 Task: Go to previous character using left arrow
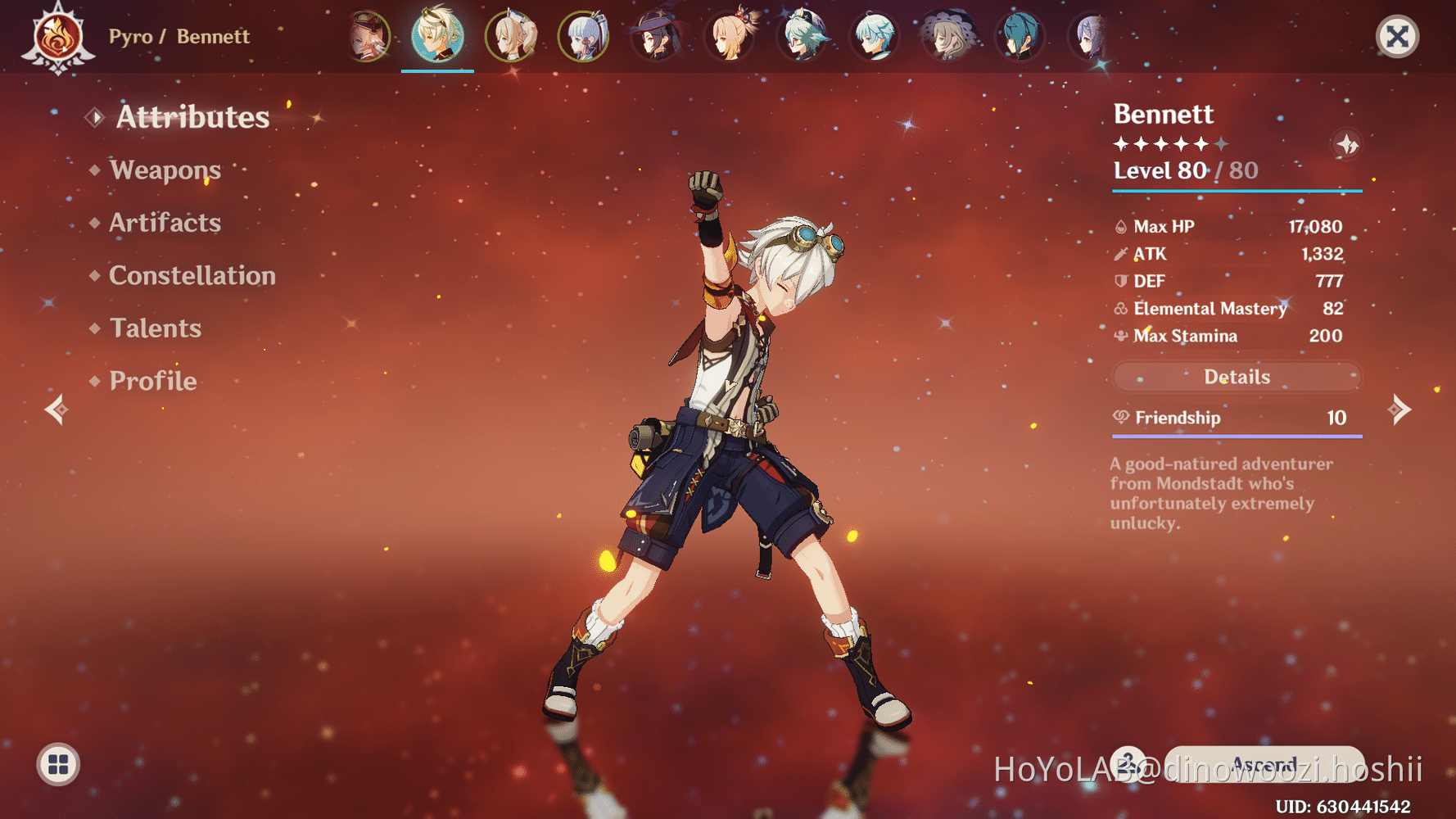[x=56, y=409]
